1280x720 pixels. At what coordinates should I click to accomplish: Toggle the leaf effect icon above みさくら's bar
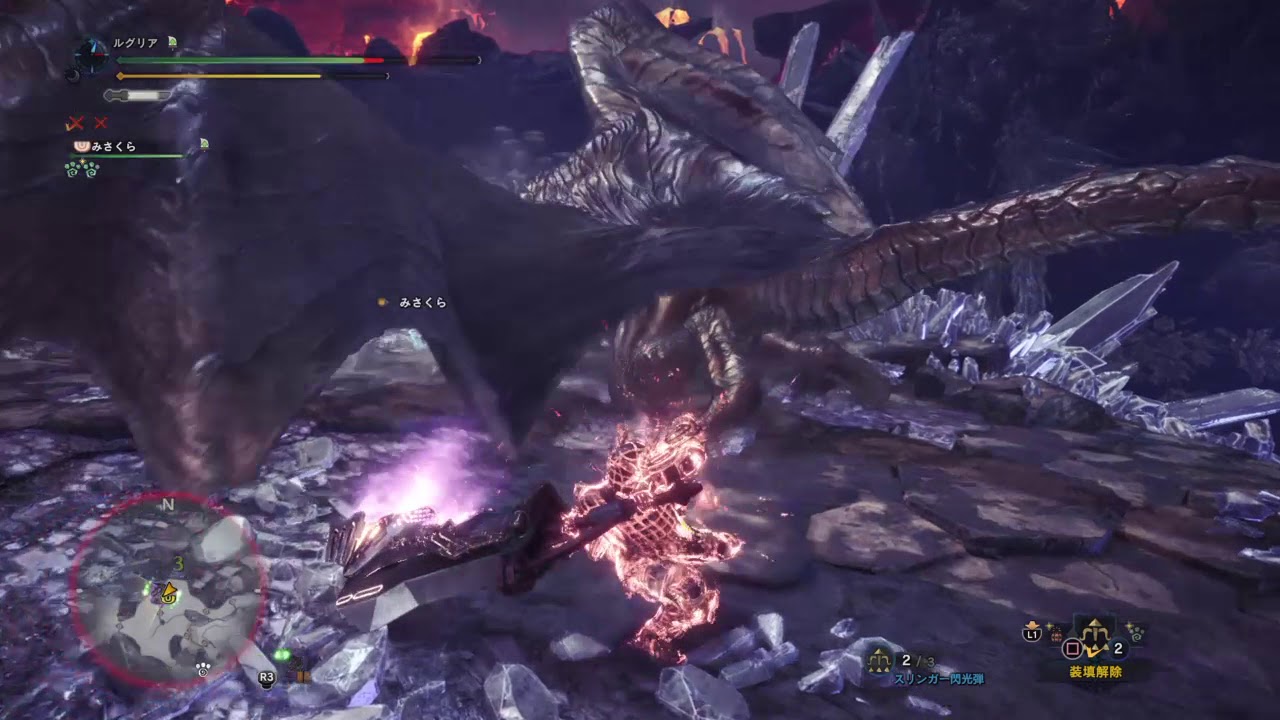203,144
